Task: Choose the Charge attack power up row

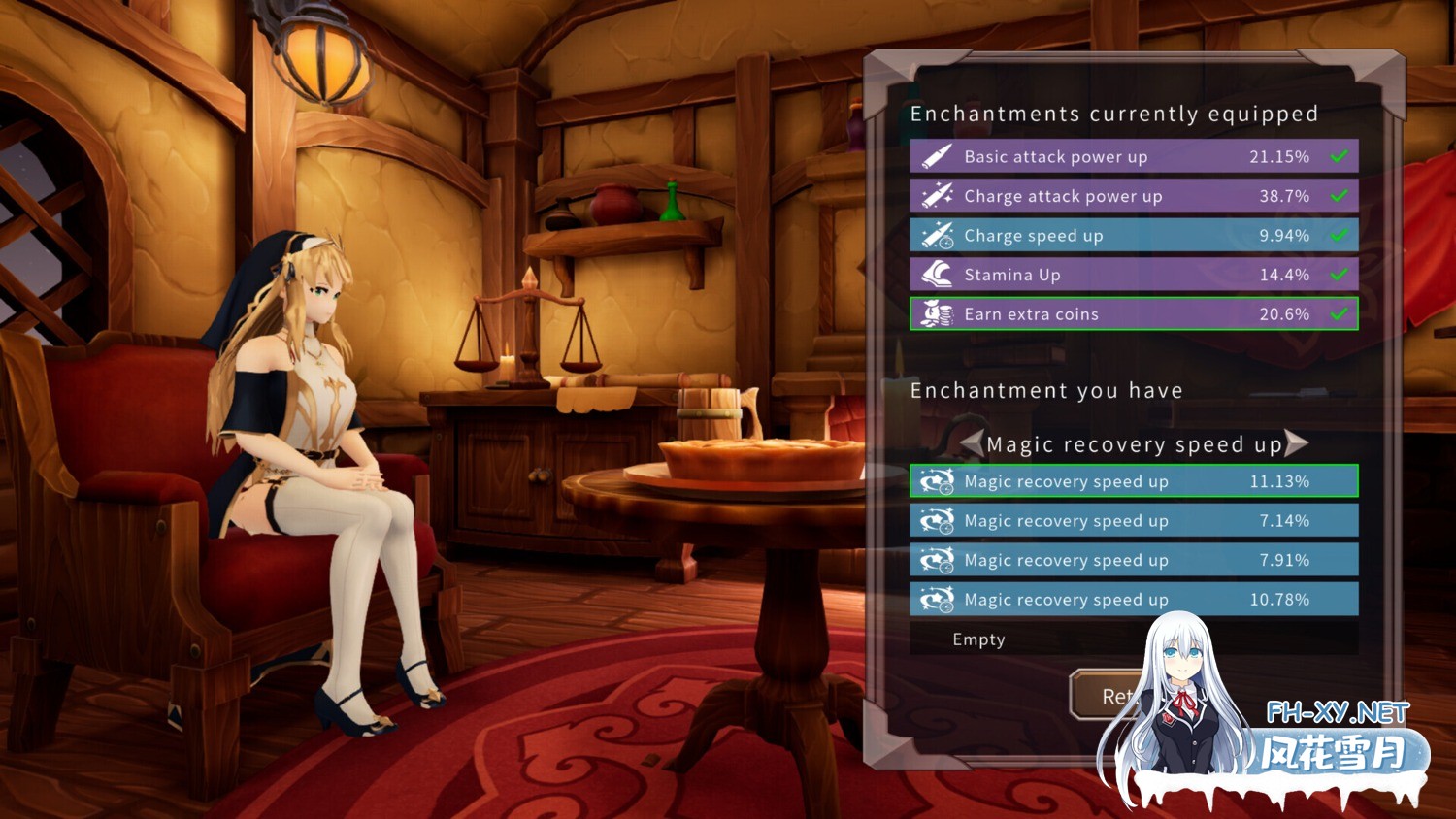Action: click(1133, 196)
